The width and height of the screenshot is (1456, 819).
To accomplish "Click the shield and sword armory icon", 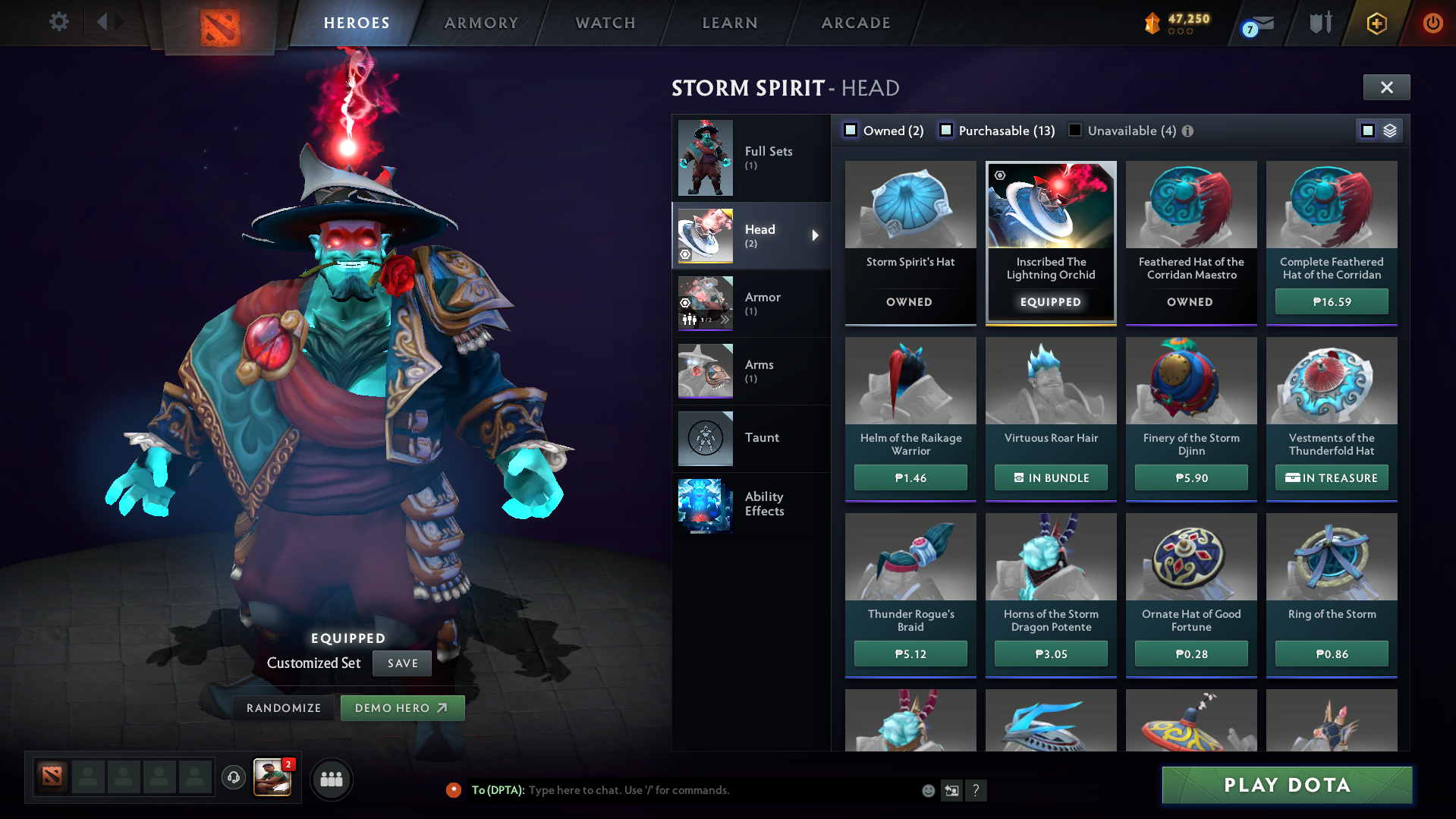I will (1319, 22).
